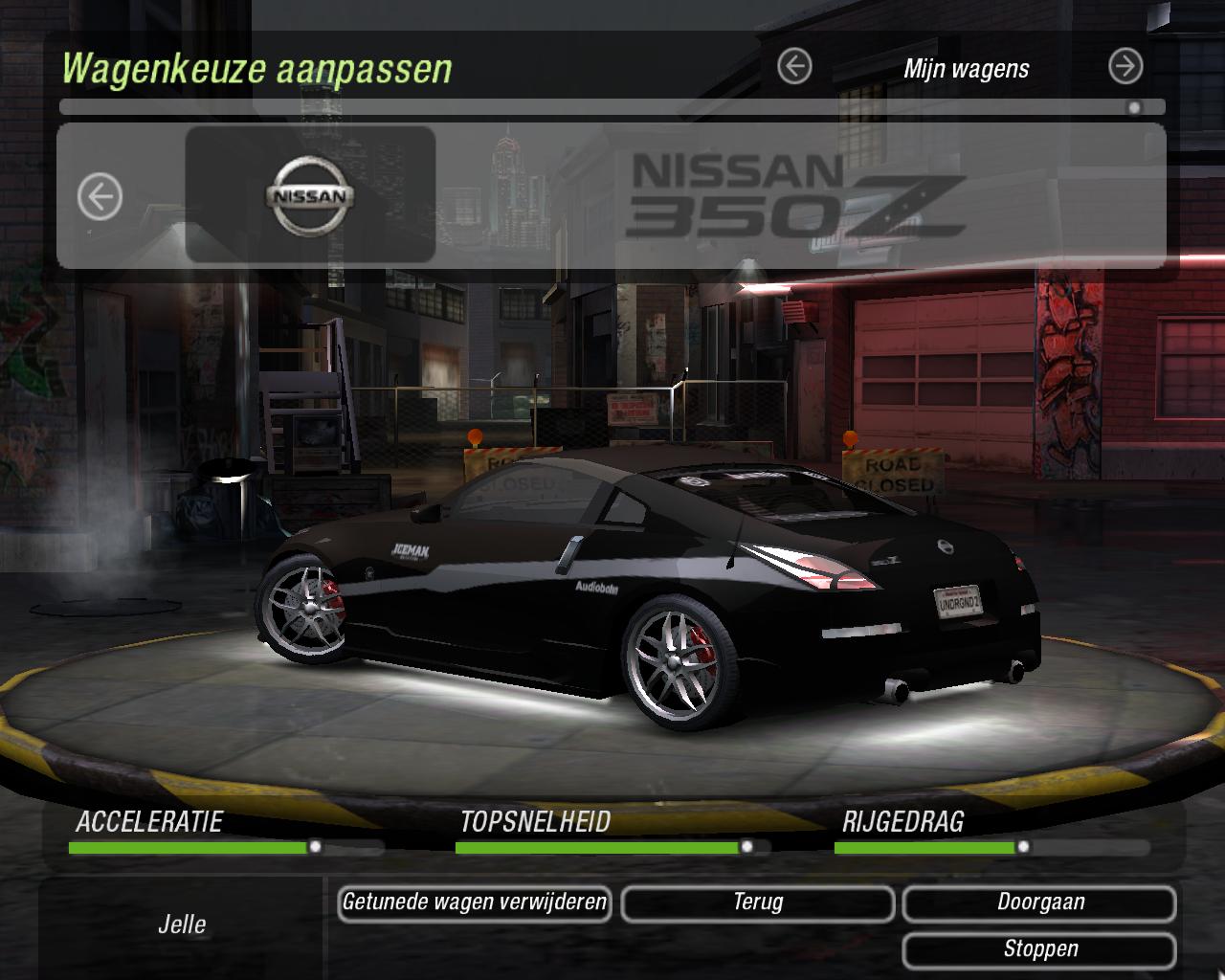Show previous car with left arrow
1225x980 pixels.
100,198
